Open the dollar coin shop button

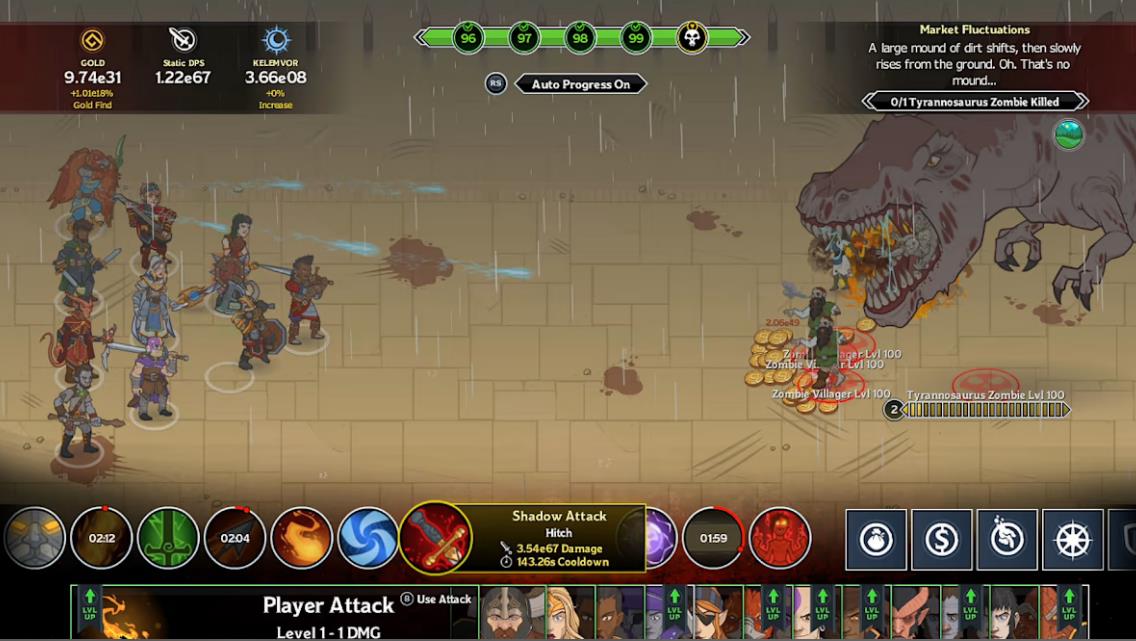pyautogui.click(x=941, y=540)
